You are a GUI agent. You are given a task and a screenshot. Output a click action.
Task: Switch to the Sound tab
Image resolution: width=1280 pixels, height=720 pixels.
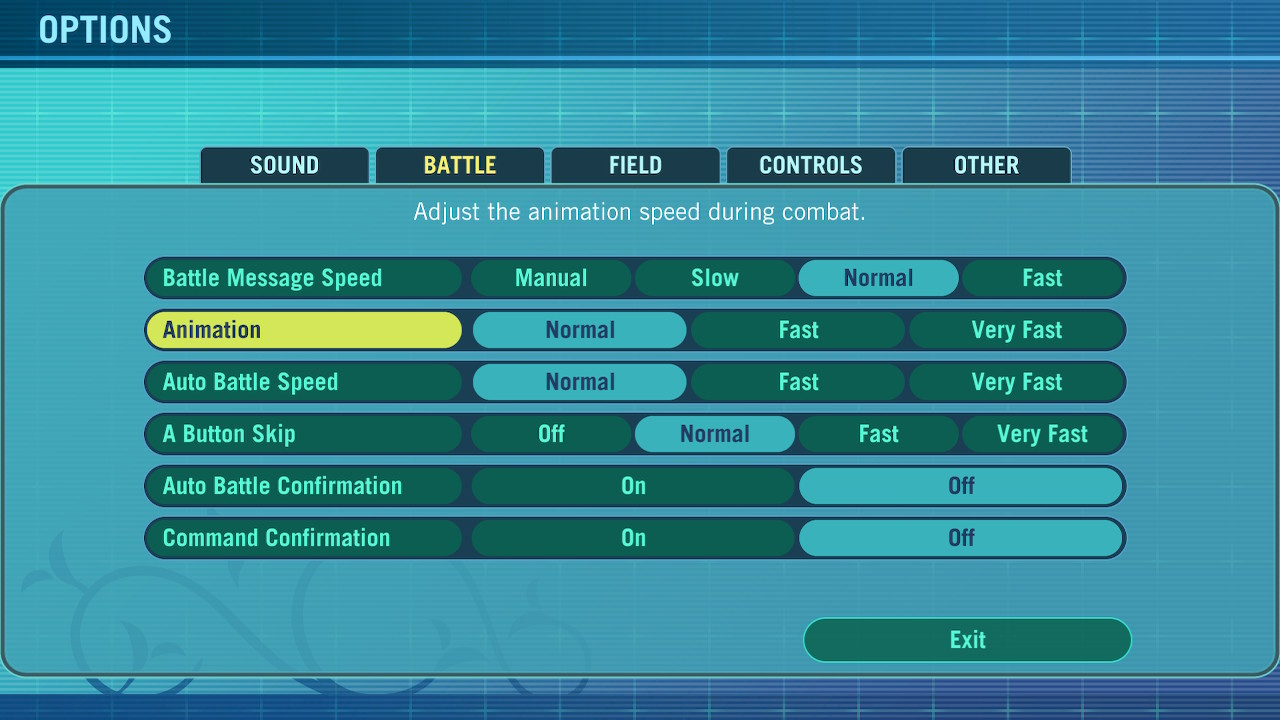[284, 166]
